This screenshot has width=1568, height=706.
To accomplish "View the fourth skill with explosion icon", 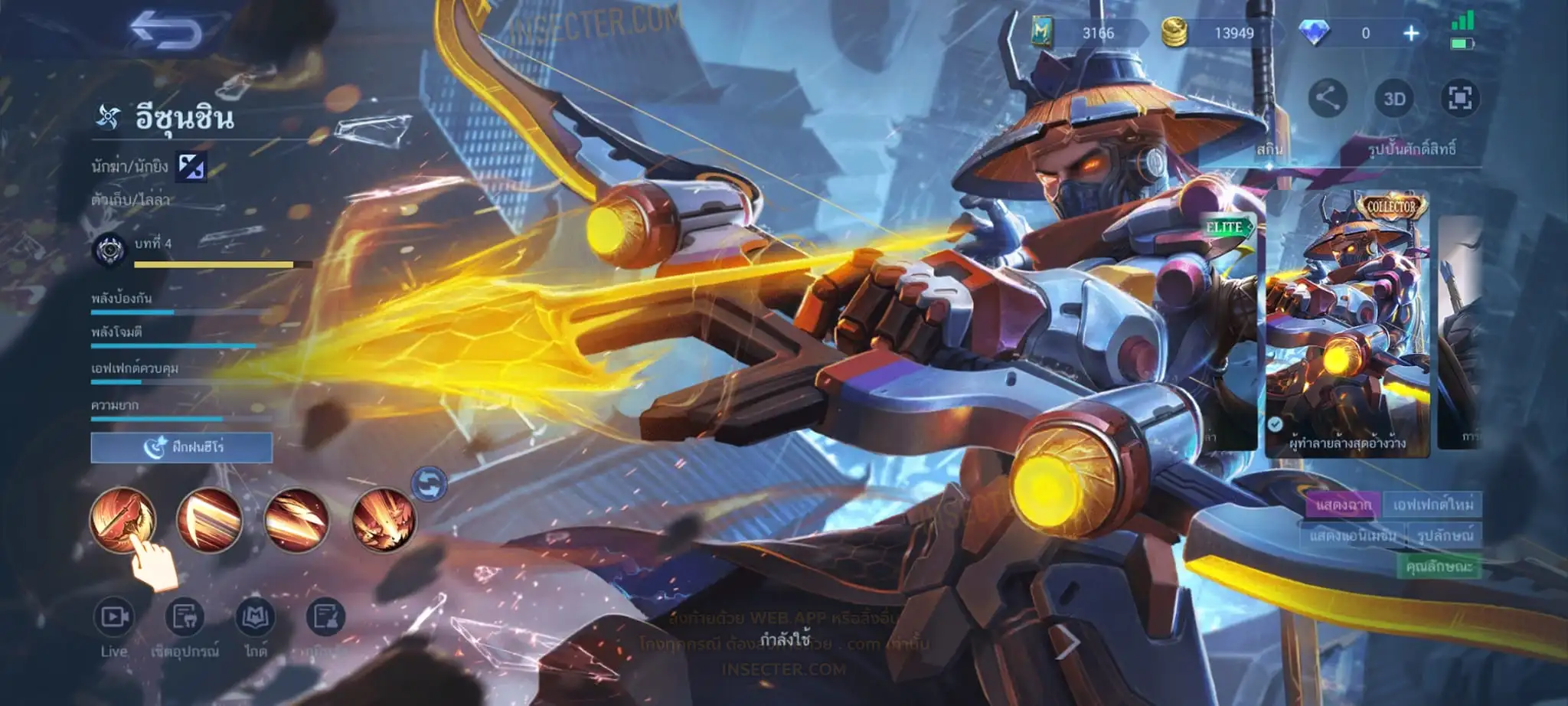I will click(384, 520).
